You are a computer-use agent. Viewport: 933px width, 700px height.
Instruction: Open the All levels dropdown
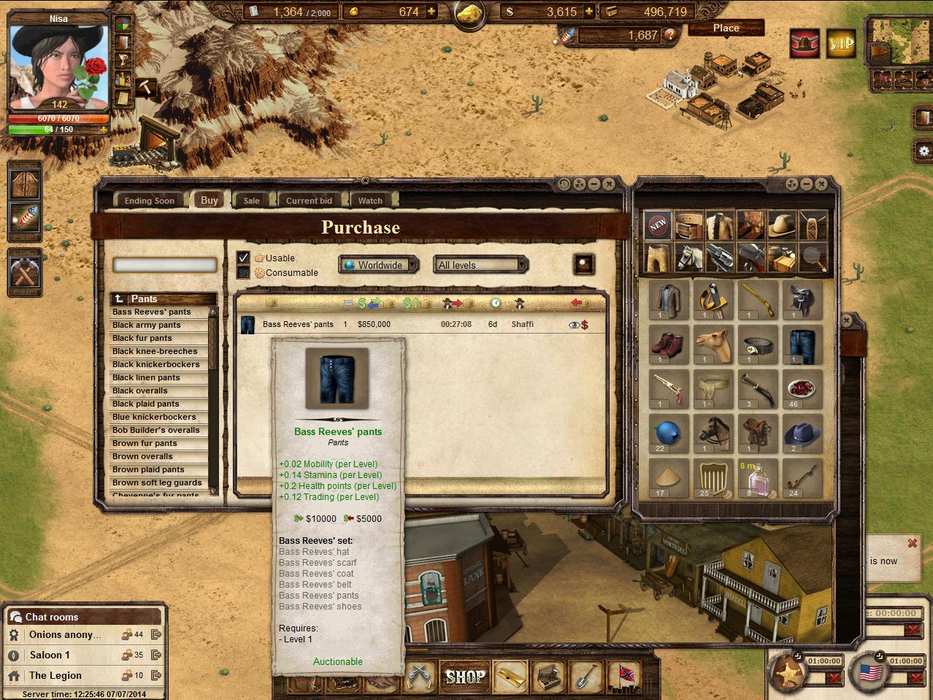coord(480,265)
